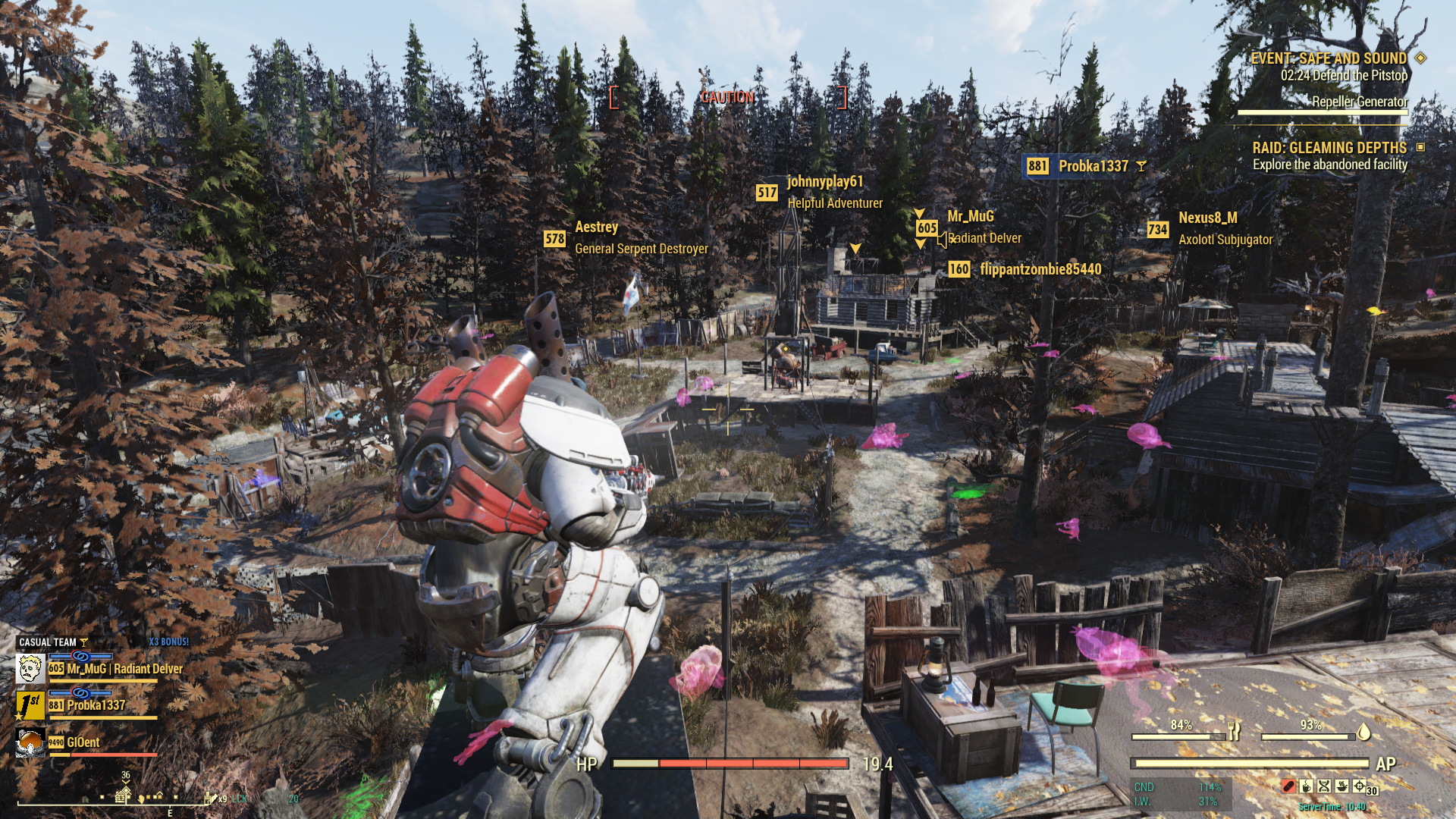Open the Raid: Gleaming Depths quest entry
Screen dimensions: 1456x819
coord(1329,148)
